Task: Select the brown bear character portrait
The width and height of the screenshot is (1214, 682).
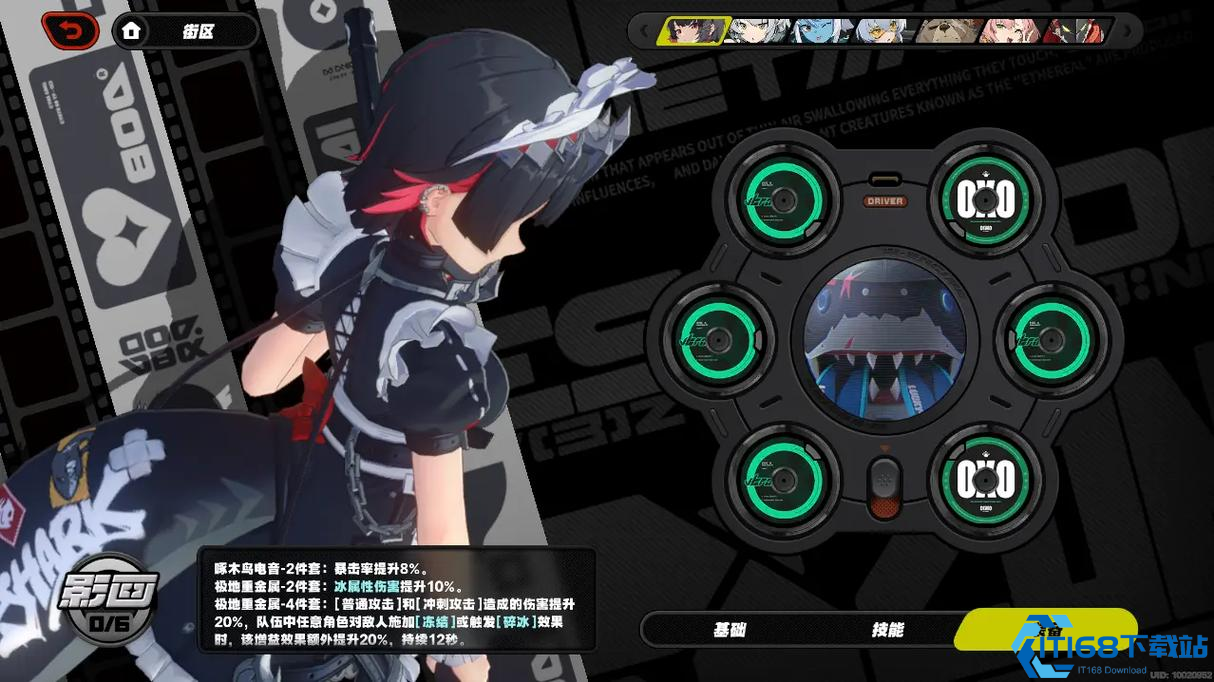Action: 950,31
